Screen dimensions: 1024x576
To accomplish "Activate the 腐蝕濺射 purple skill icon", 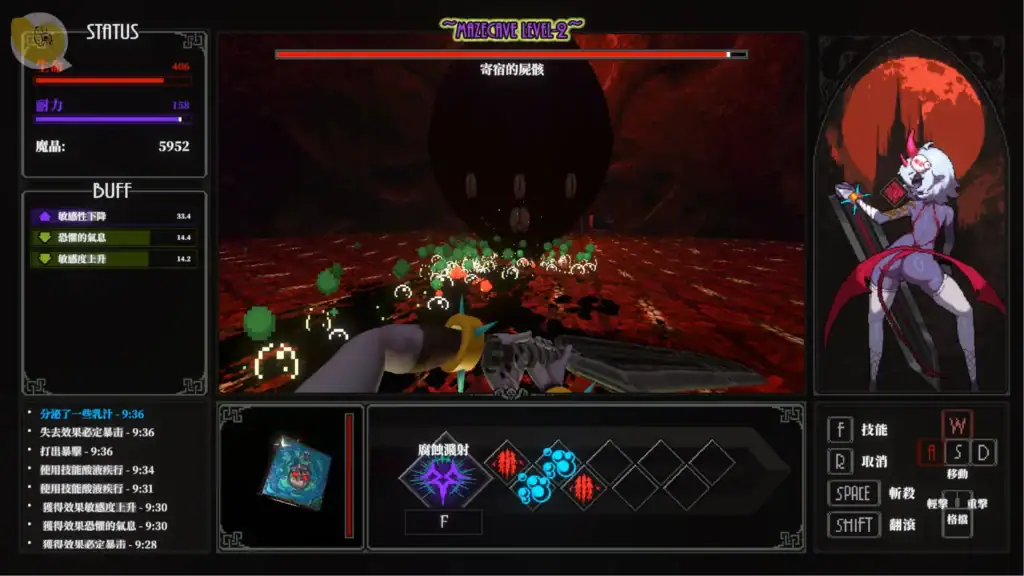I will coord(444,479).
